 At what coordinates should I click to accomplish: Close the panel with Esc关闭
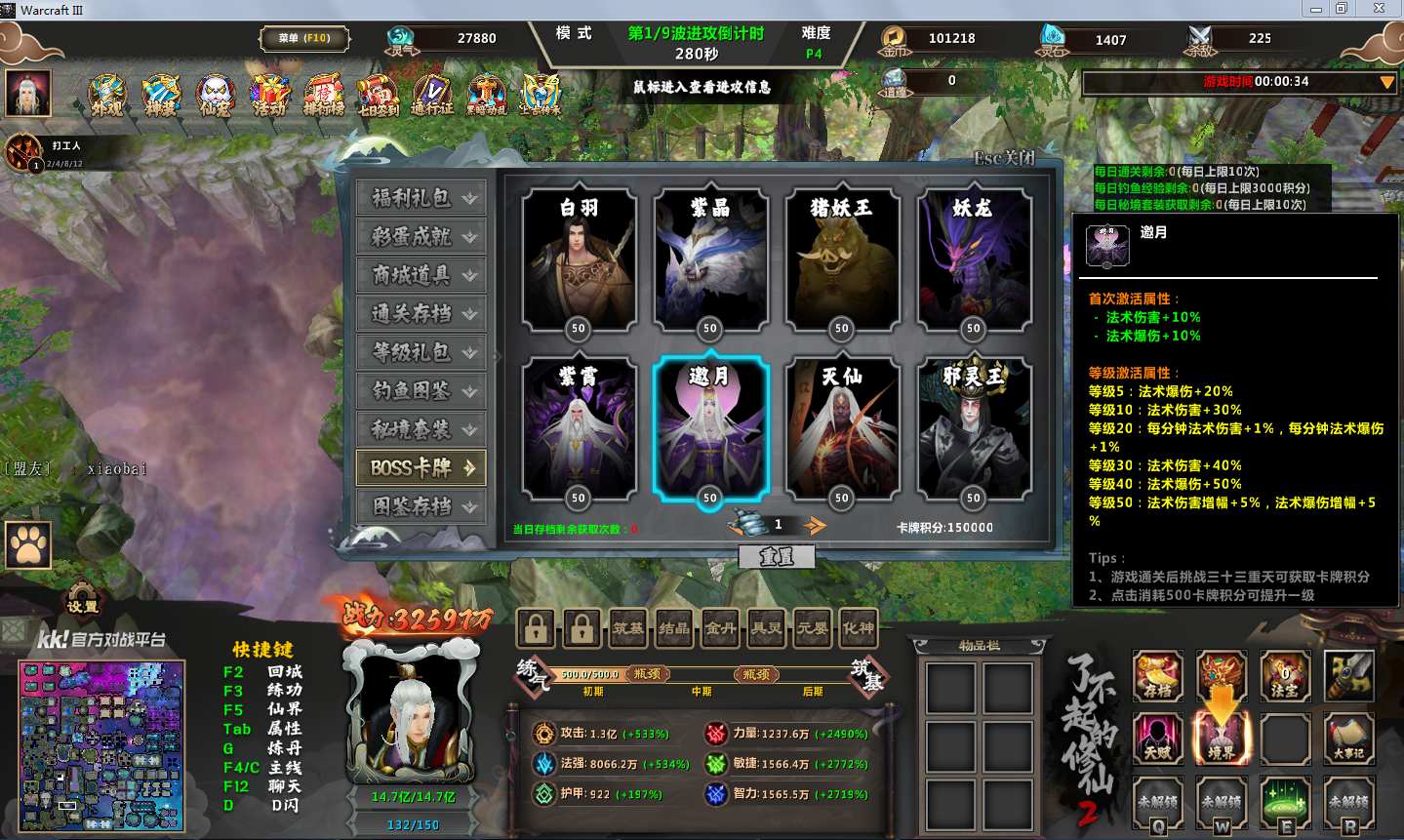1004,158
